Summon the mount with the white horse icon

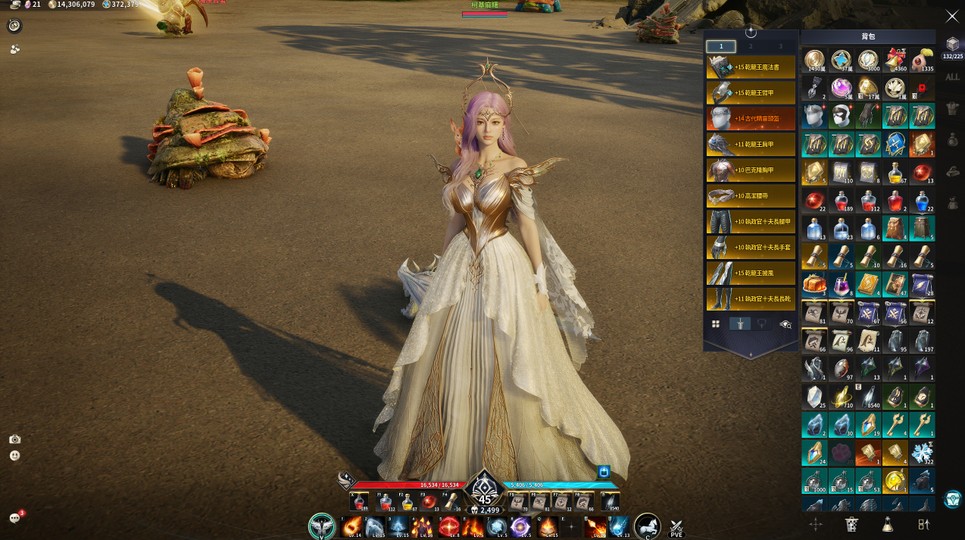pos(647,526)
